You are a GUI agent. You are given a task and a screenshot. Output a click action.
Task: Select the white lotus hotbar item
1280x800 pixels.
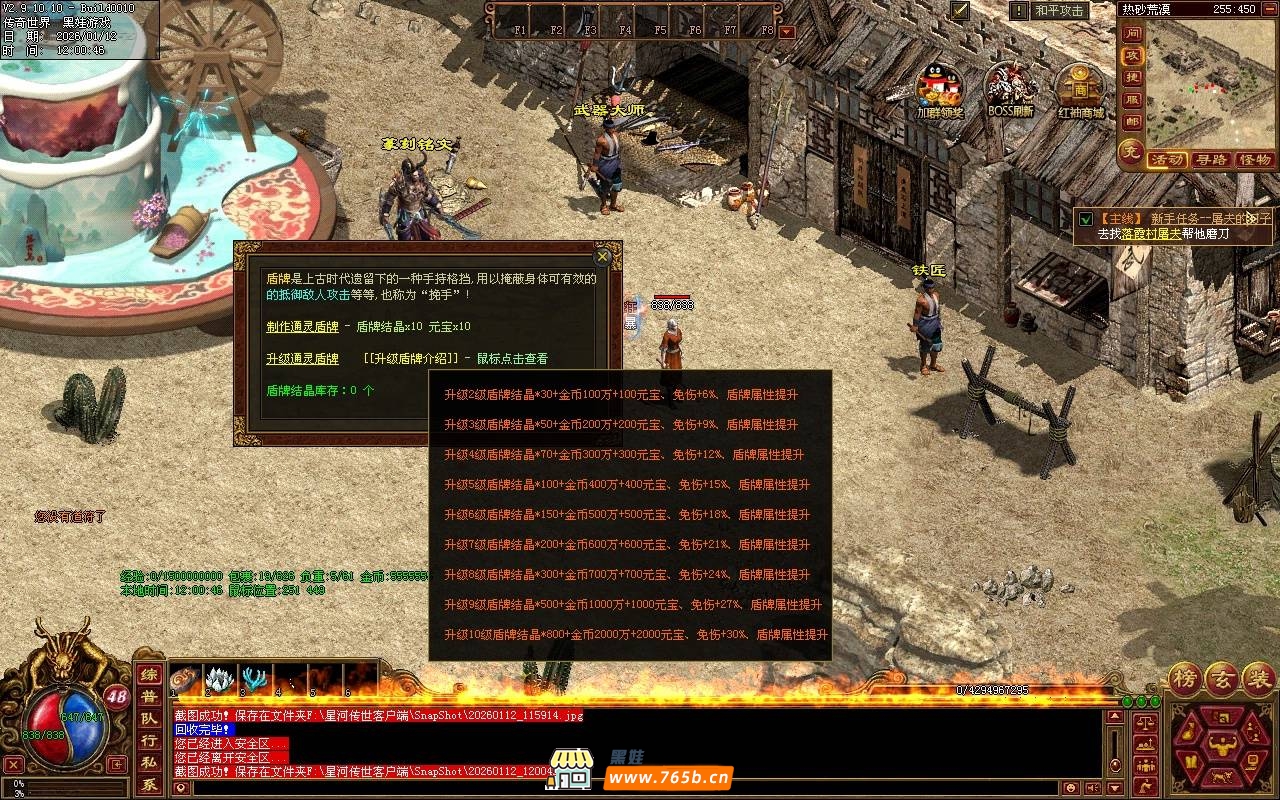click(x=220, y=680)
